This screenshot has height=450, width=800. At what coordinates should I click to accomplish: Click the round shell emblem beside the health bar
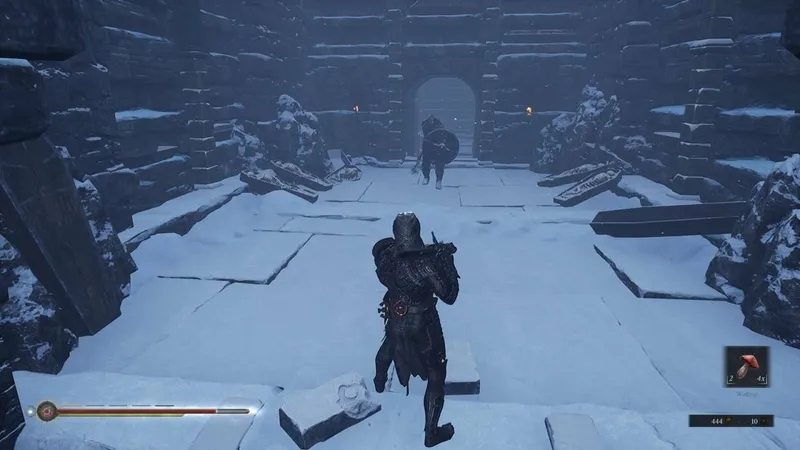[46, 410]
